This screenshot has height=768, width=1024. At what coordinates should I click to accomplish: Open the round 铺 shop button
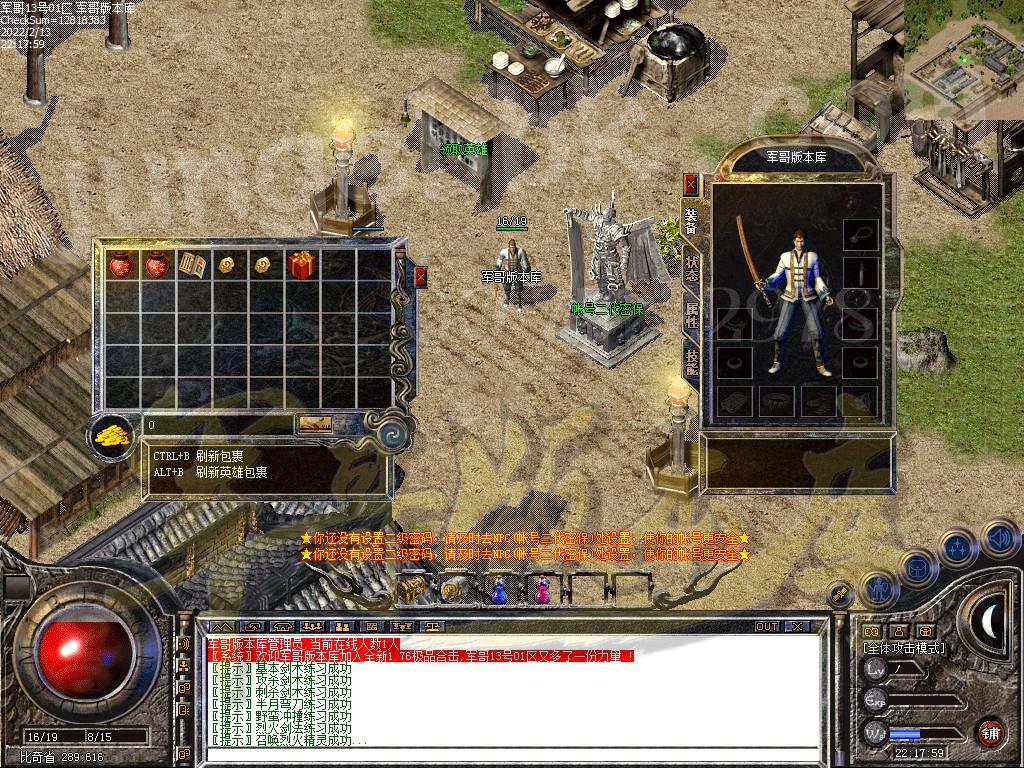pos(990,731)
